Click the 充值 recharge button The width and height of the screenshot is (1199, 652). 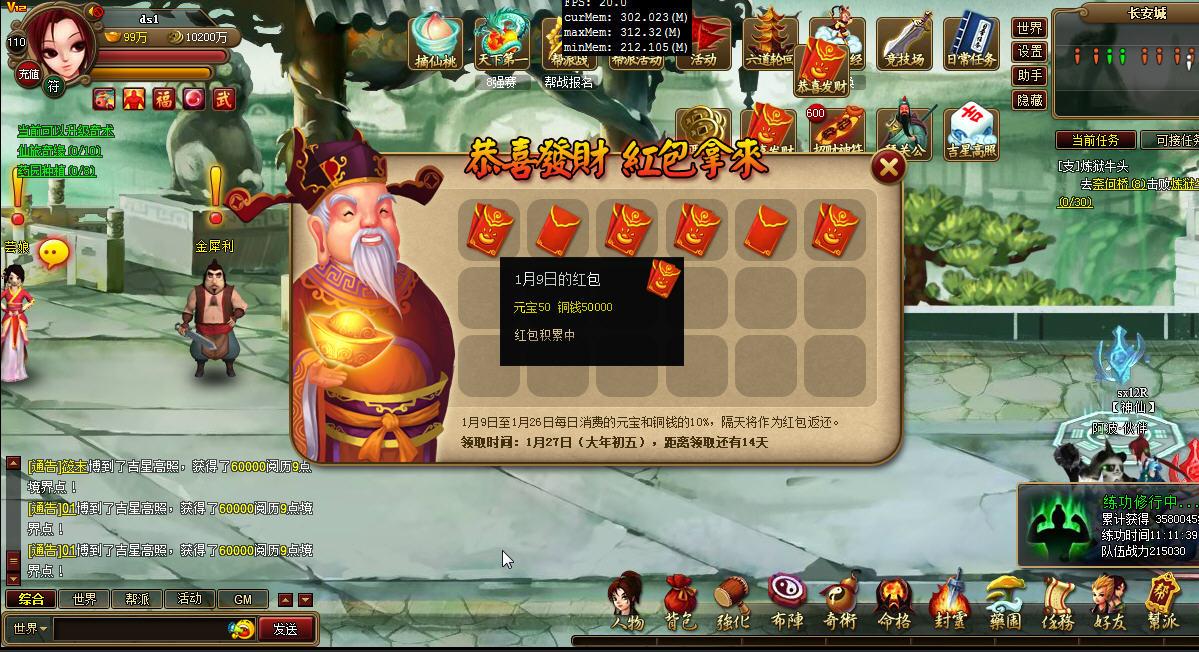(x=28, y=74)
